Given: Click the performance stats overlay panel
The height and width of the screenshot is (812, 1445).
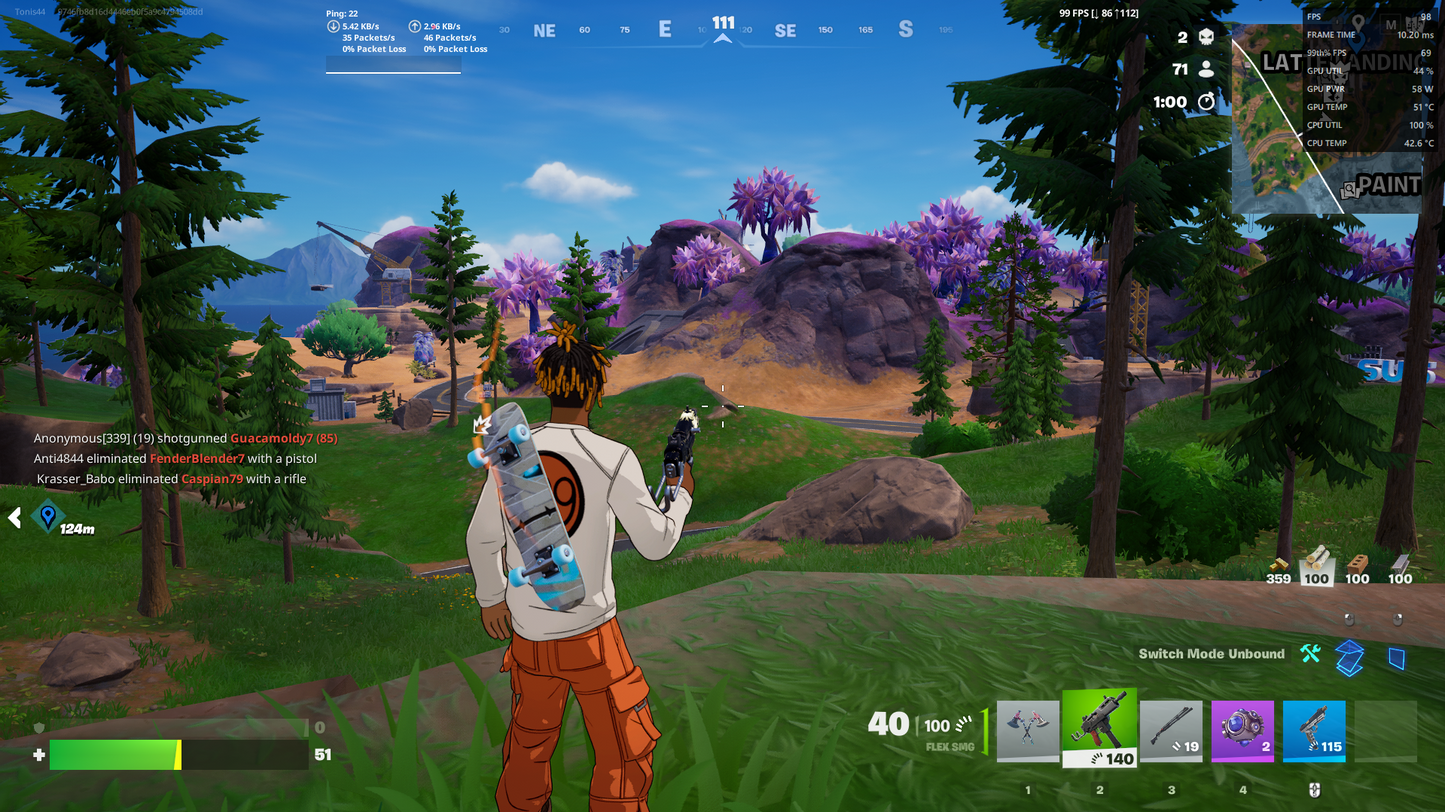Looking at the screenshot, I should point(1368,80).
